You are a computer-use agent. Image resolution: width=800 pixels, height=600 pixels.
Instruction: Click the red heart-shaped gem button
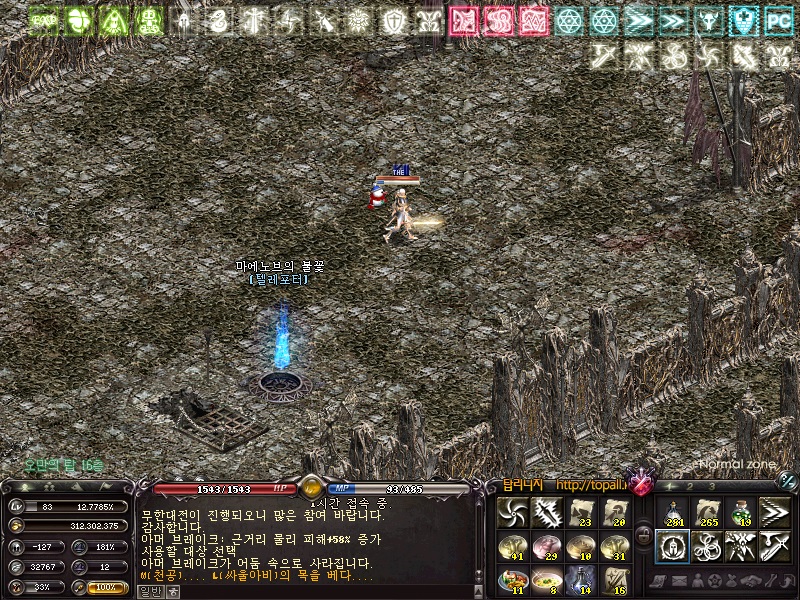(639, 484)
